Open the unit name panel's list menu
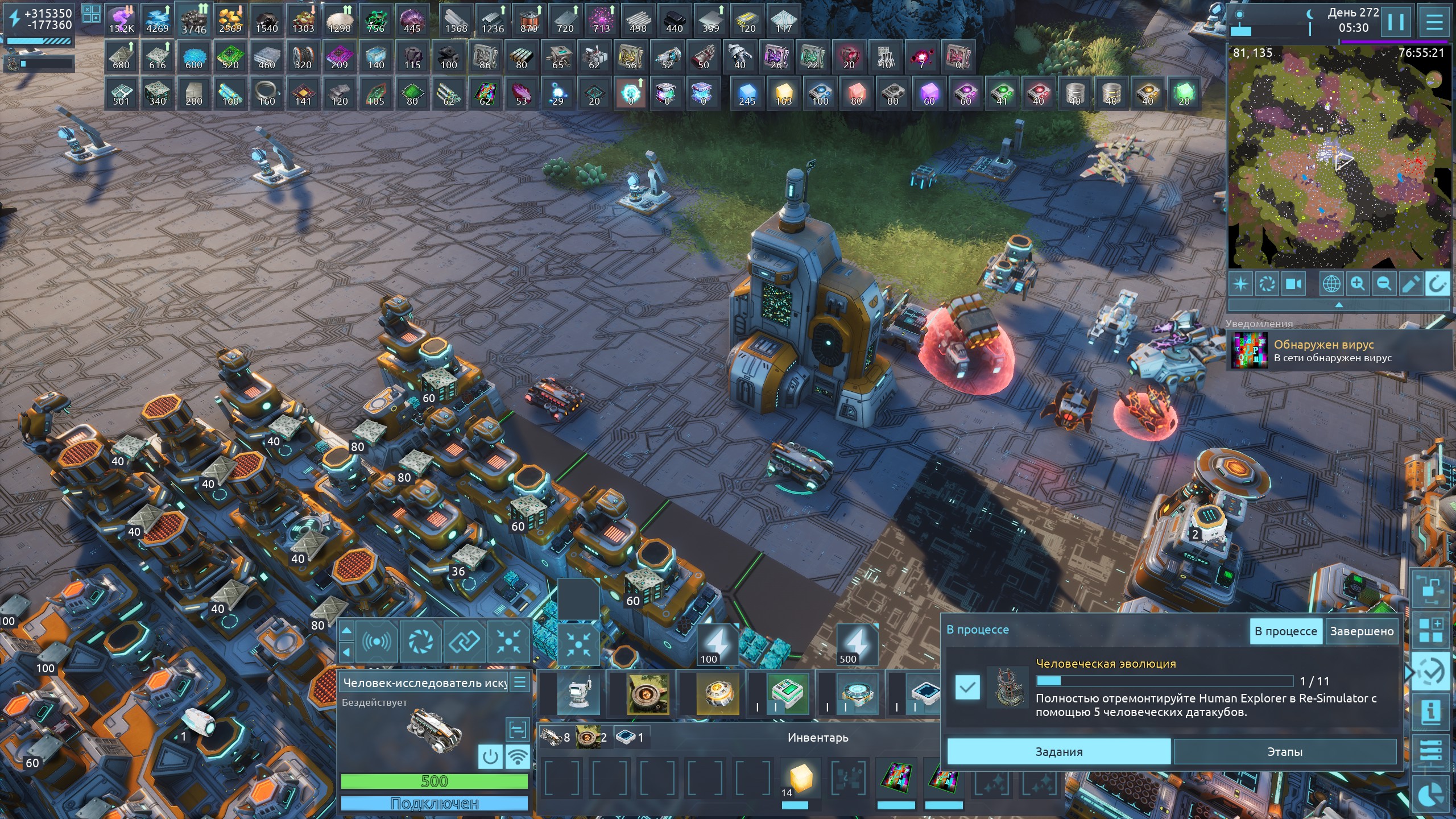The width and height of the screenshot is (1456, 819). (x=520, y=682)
